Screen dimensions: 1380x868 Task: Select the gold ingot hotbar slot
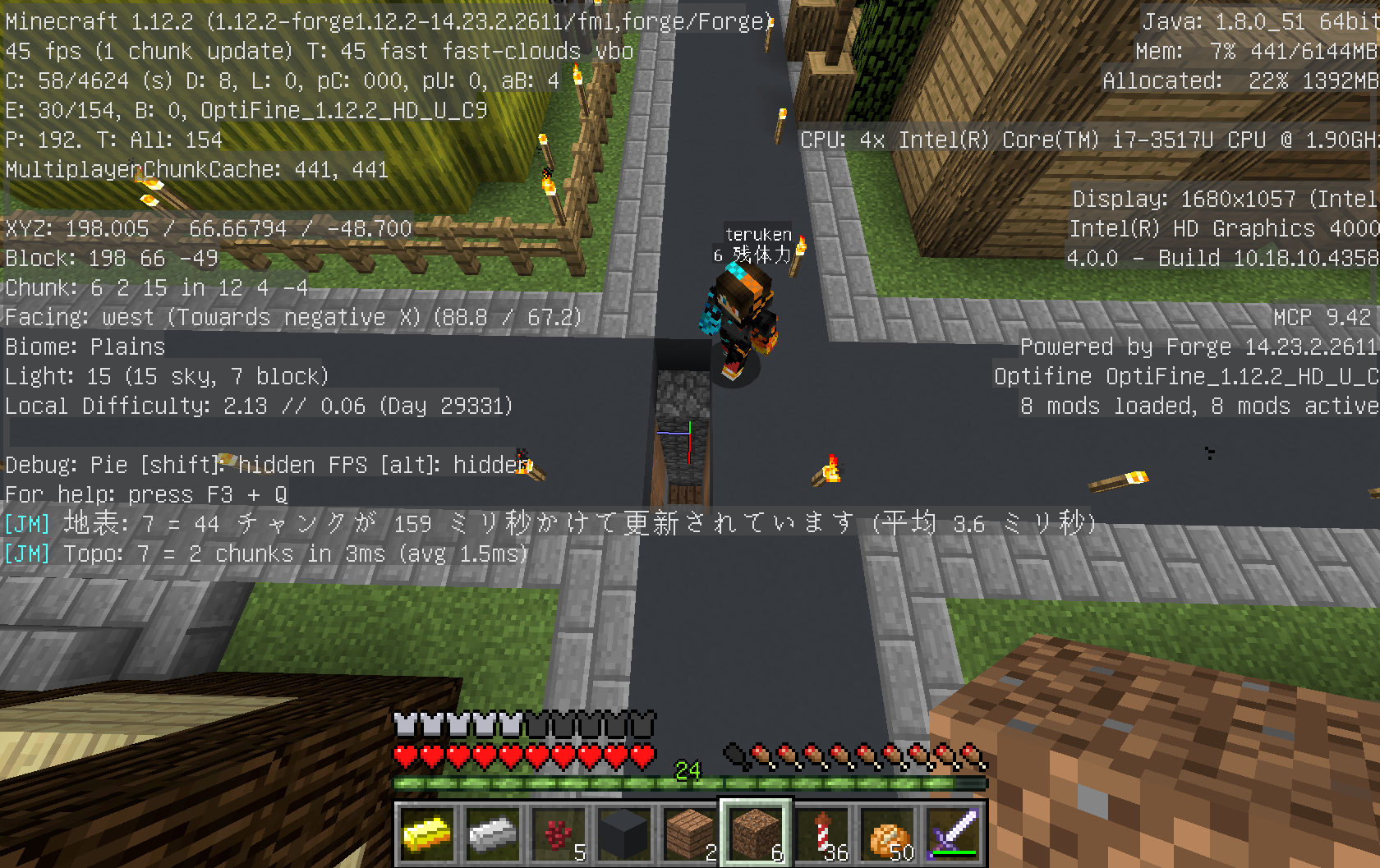427,834
